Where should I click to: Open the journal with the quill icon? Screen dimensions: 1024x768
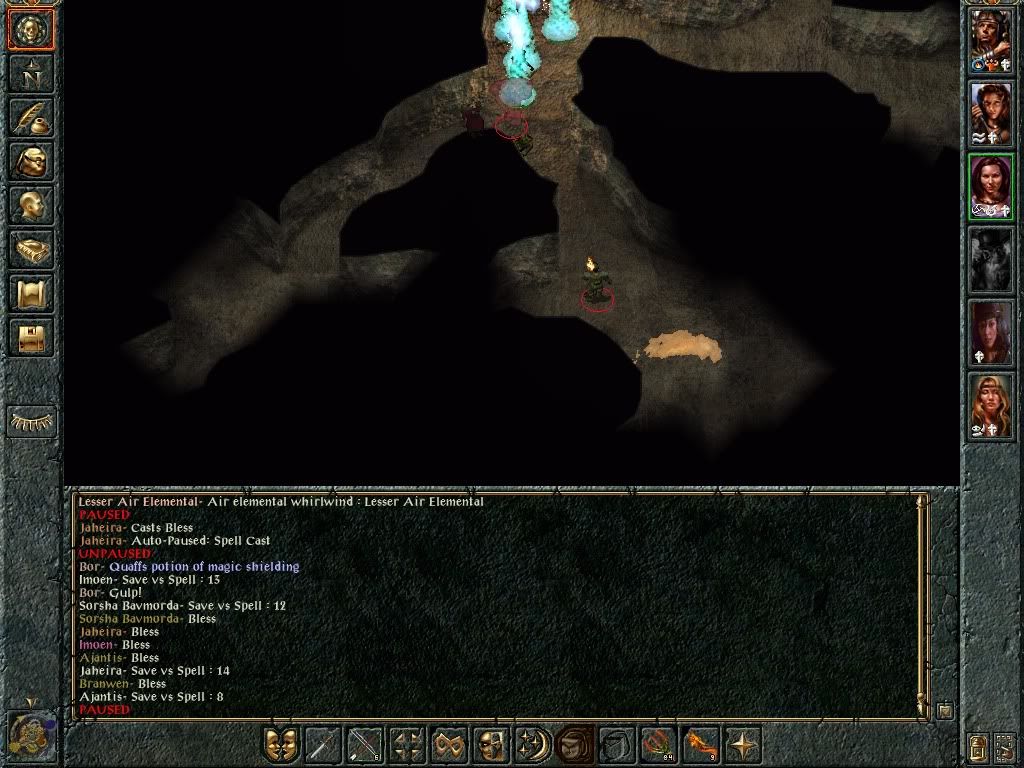[x=31, y=117]
